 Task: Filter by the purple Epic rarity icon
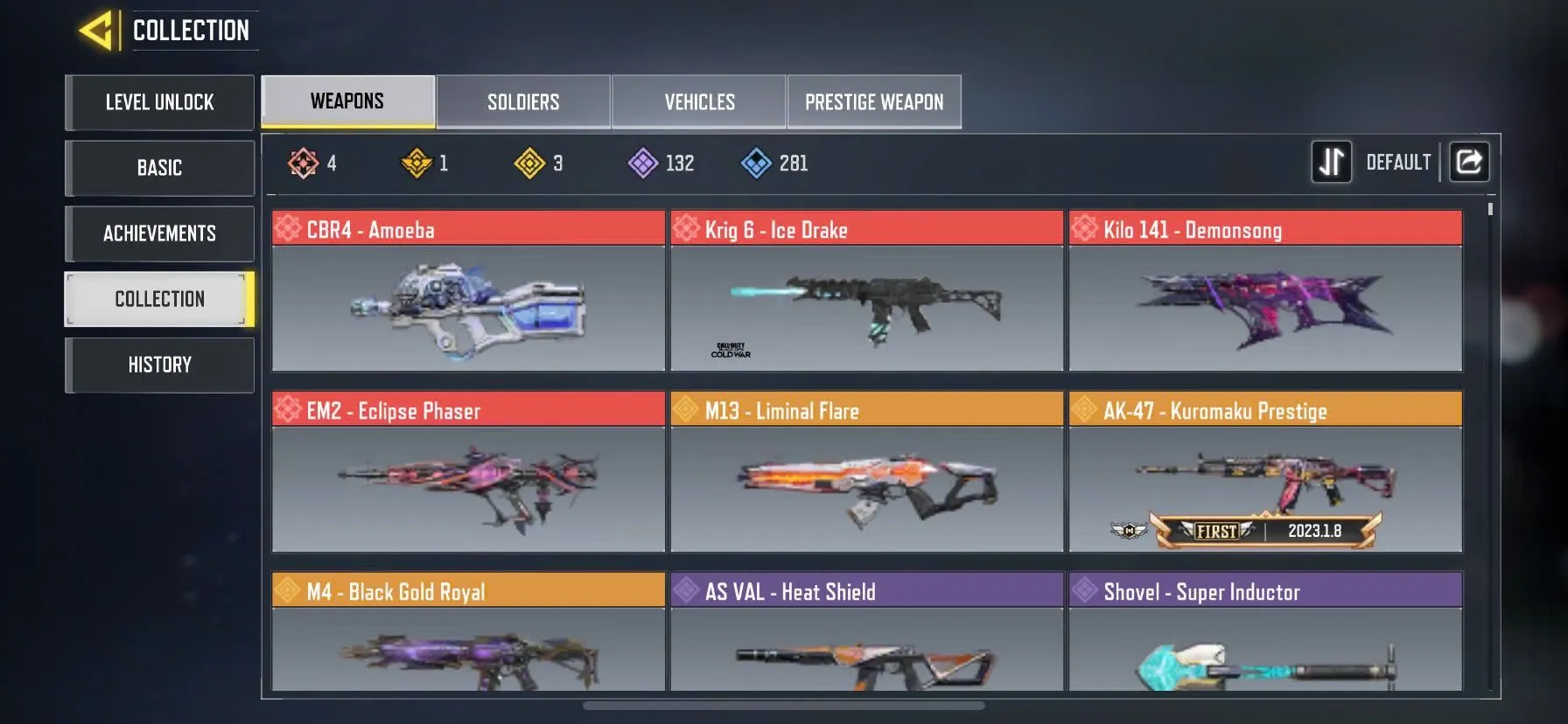coord(643,162)
